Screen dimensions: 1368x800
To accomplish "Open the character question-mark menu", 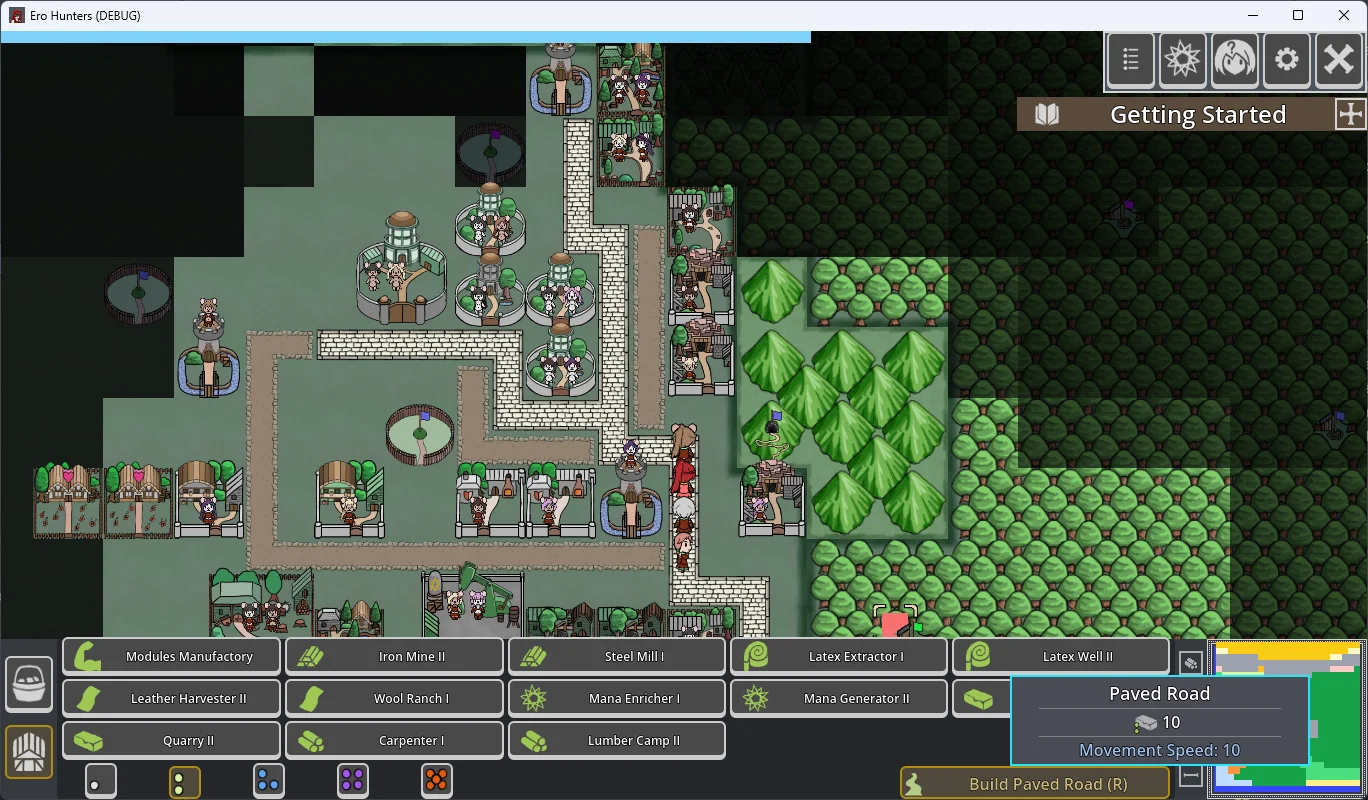I will pyautogui.click(x=1235, y=61).
